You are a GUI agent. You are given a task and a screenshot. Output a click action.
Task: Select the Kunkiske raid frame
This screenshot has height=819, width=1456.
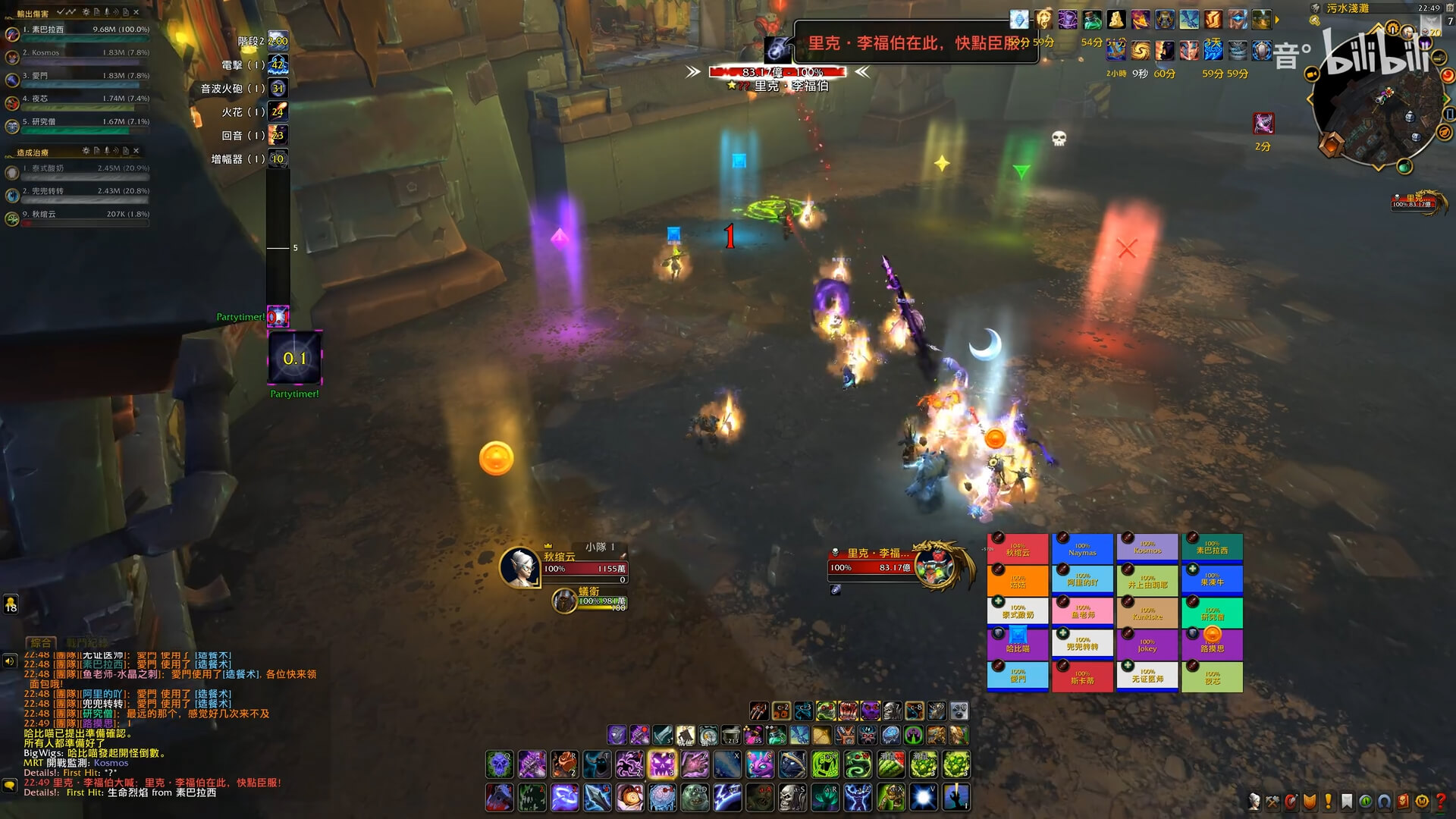1147,613
